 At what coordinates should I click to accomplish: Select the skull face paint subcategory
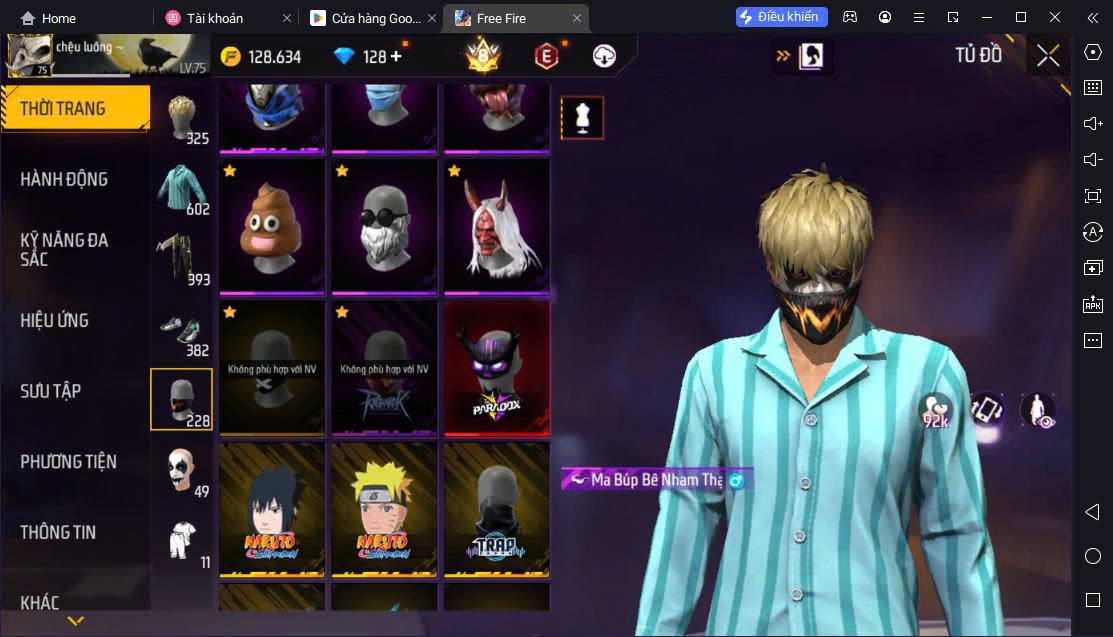point(182,472)
